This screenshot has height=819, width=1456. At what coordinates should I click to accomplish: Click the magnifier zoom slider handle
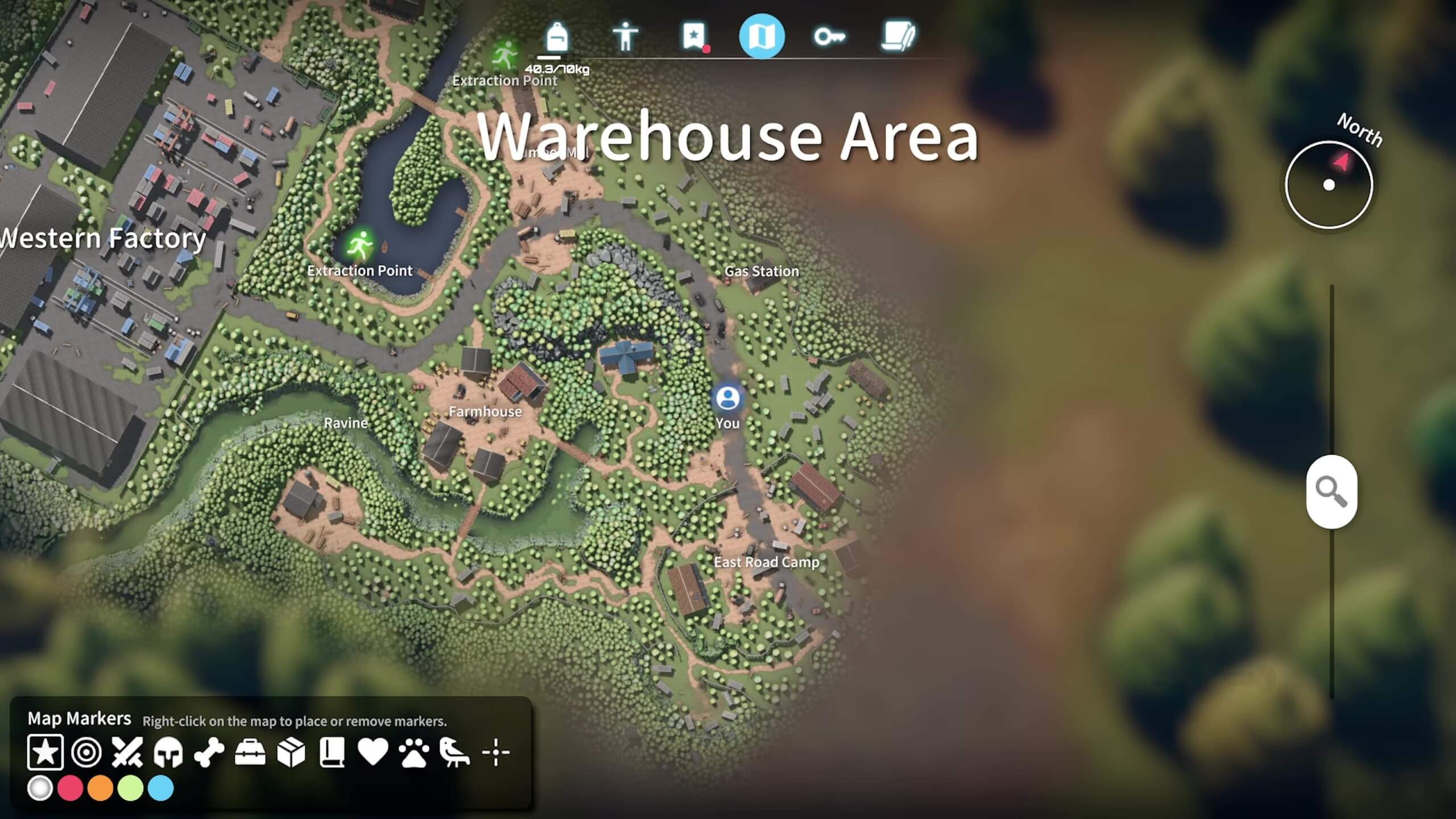point(1331,491)
